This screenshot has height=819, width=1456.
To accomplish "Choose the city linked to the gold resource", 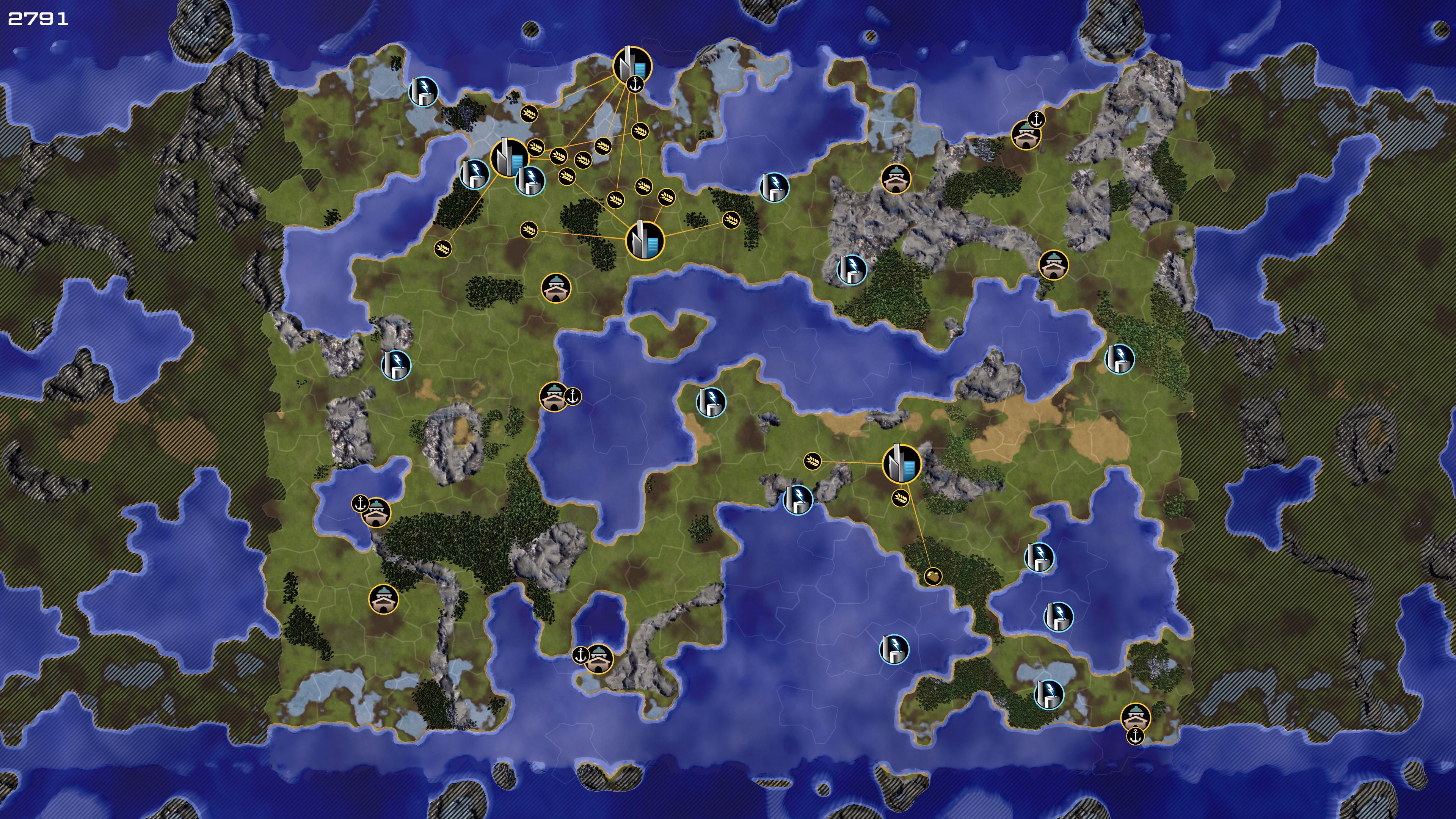I will pos(901,463).
